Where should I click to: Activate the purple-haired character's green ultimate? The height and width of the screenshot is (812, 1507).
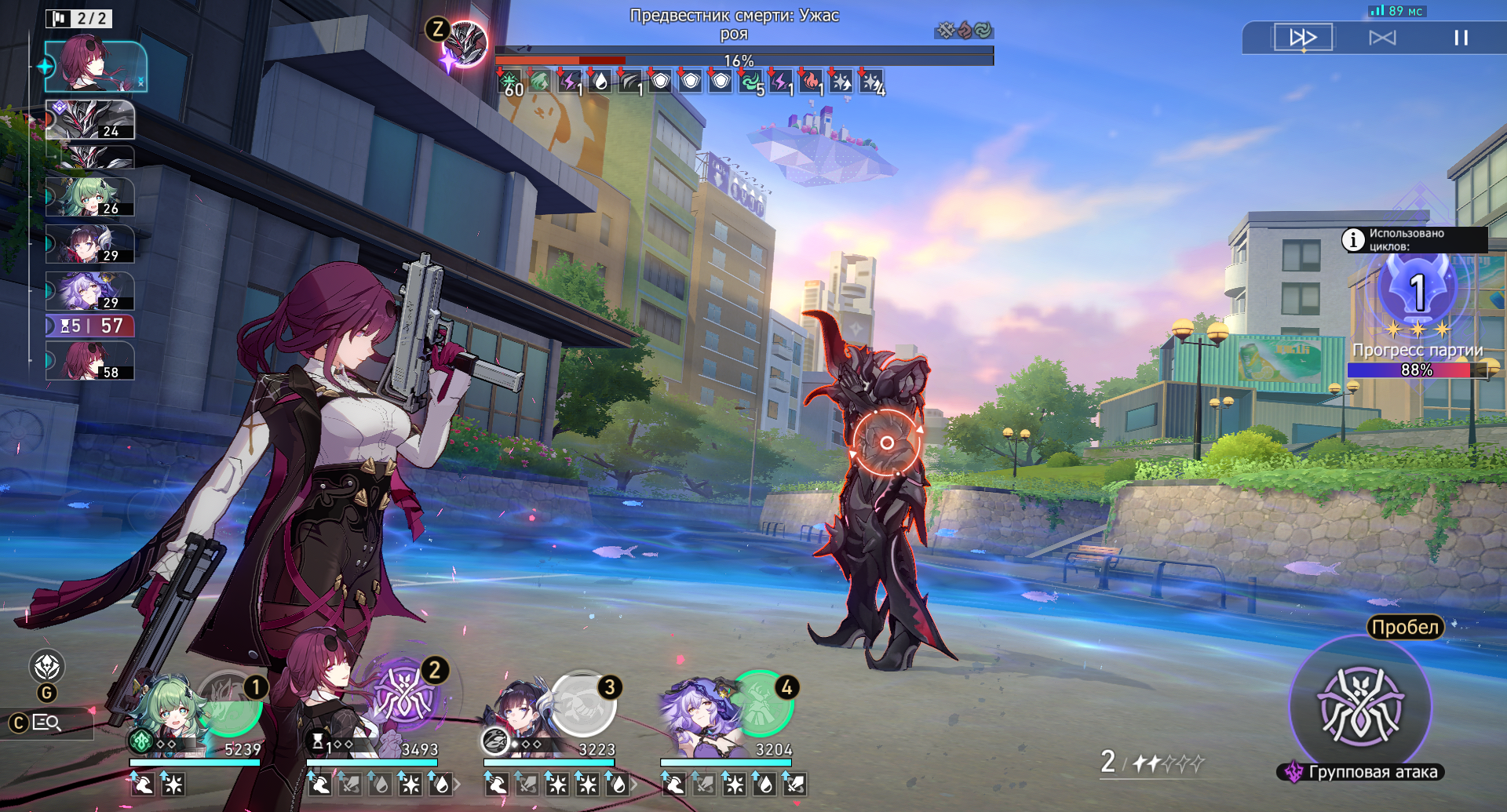[759, 702]
